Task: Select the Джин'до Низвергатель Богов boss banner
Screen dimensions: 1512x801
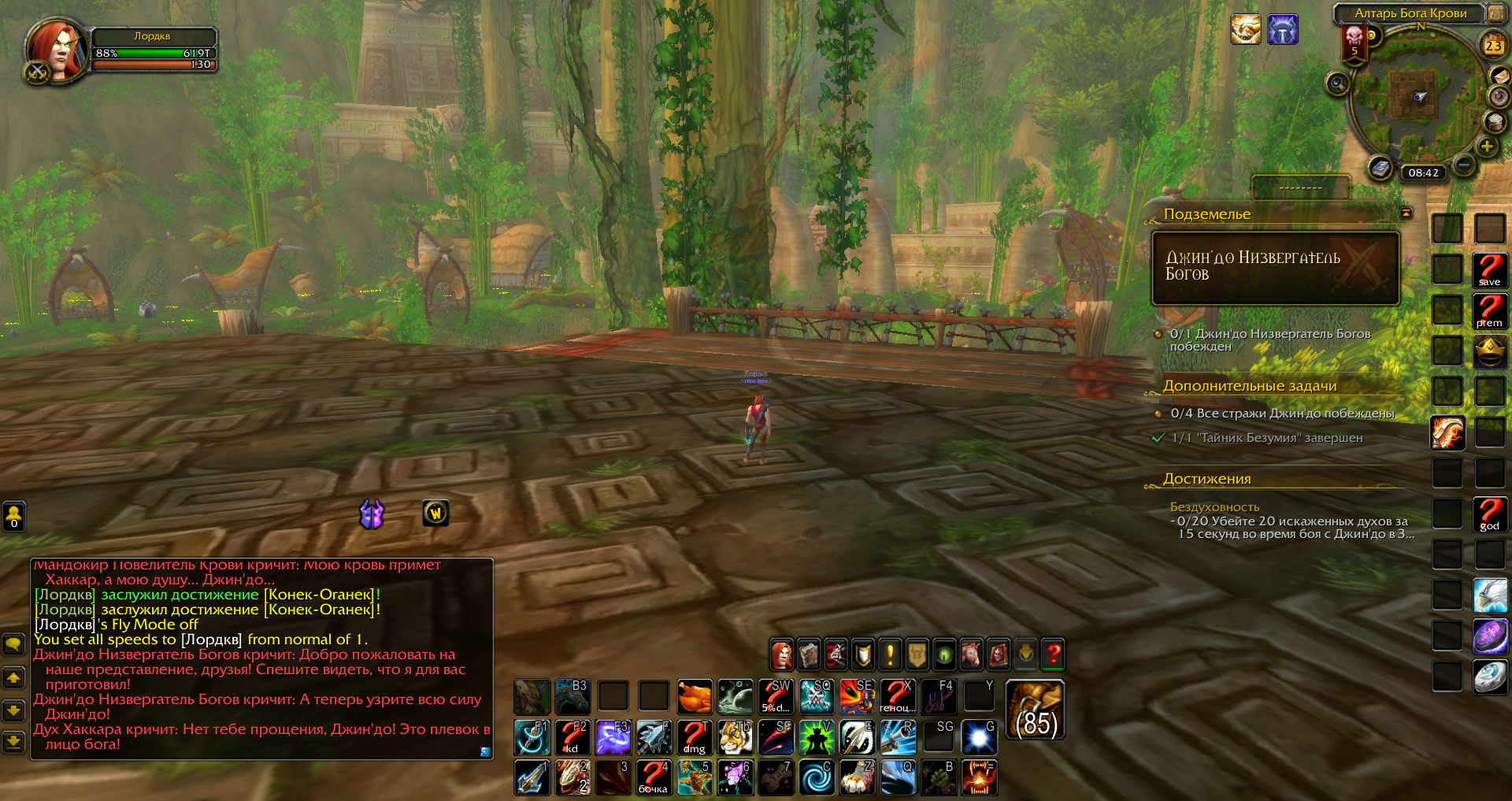Action: click(1275, 268)
